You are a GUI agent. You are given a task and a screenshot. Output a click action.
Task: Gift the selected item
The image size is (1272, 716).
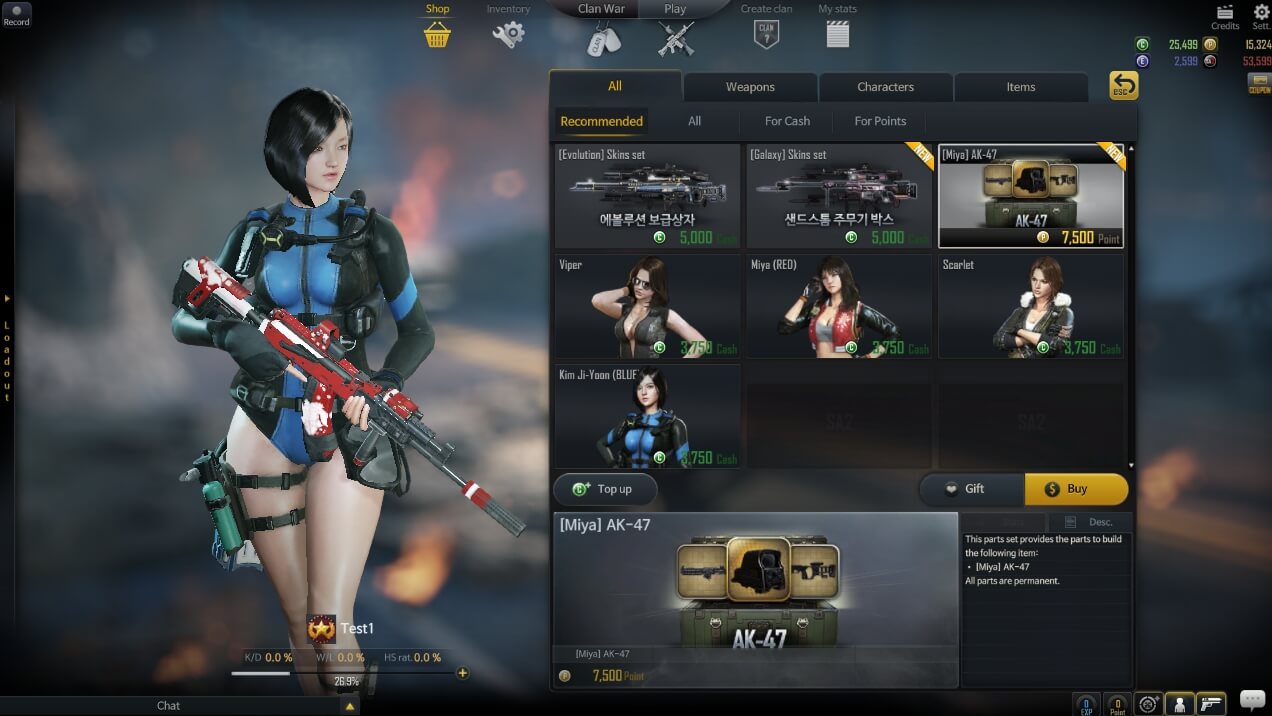click(970, 489)
